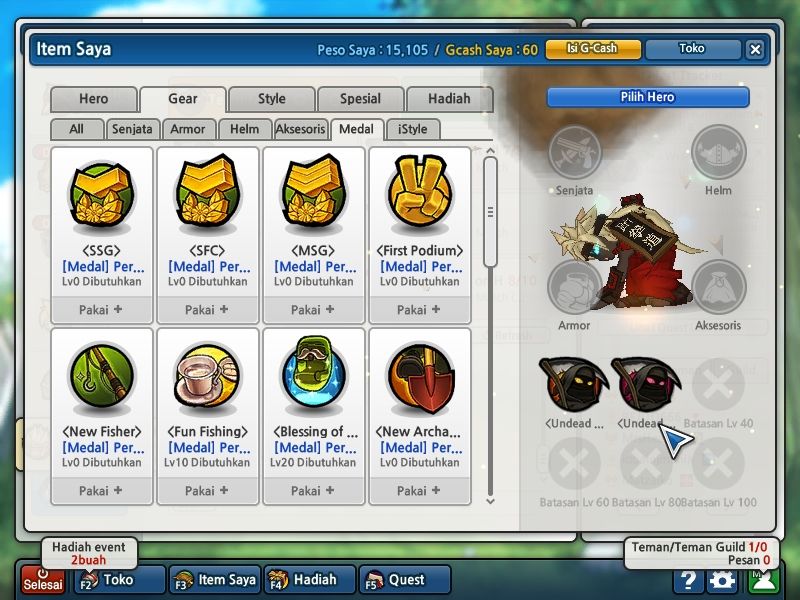Switch to the Style tab

(x=271, y=99)
